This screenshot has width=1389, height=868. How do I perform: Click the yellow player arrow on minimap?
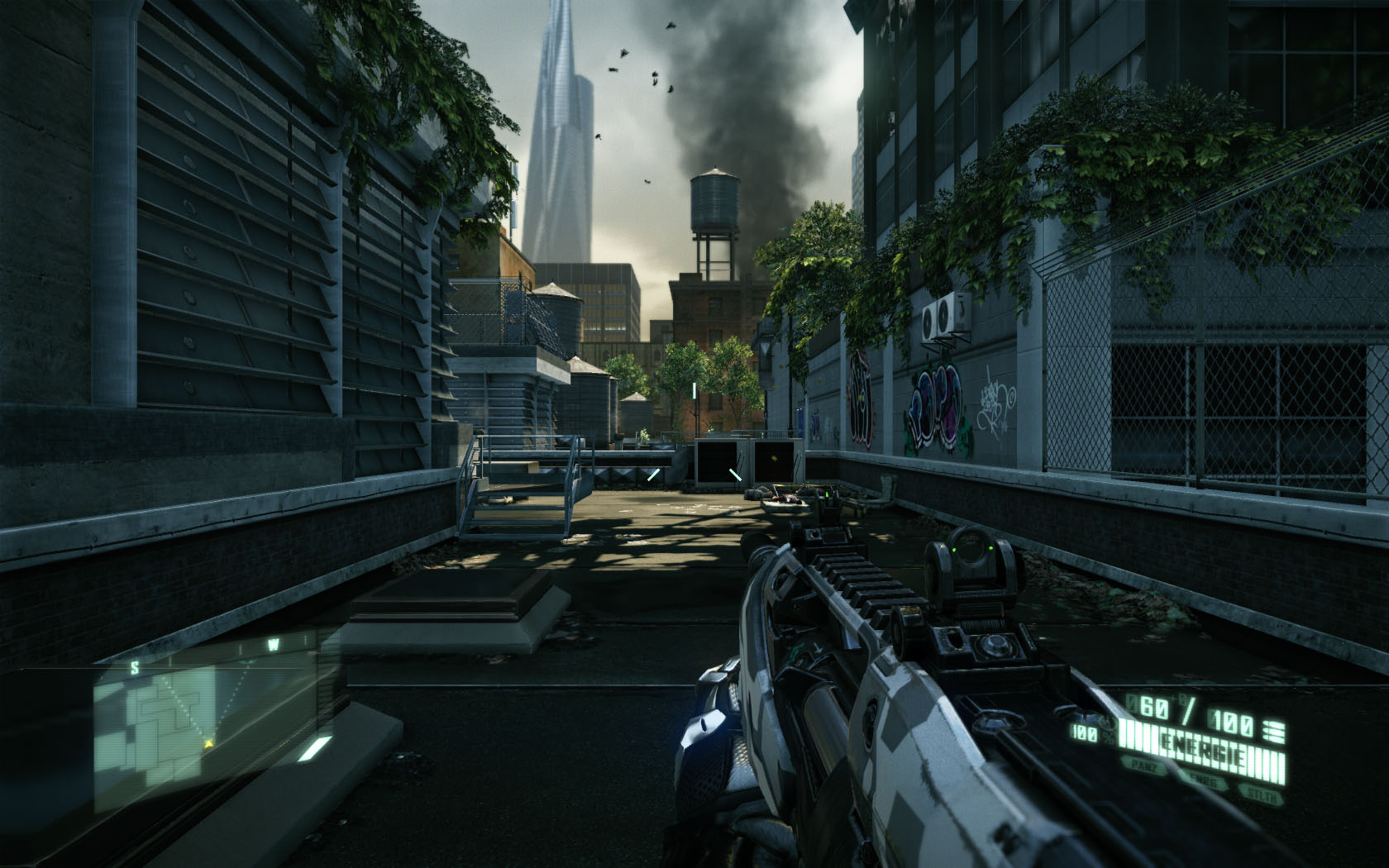(x=208, y=744)
